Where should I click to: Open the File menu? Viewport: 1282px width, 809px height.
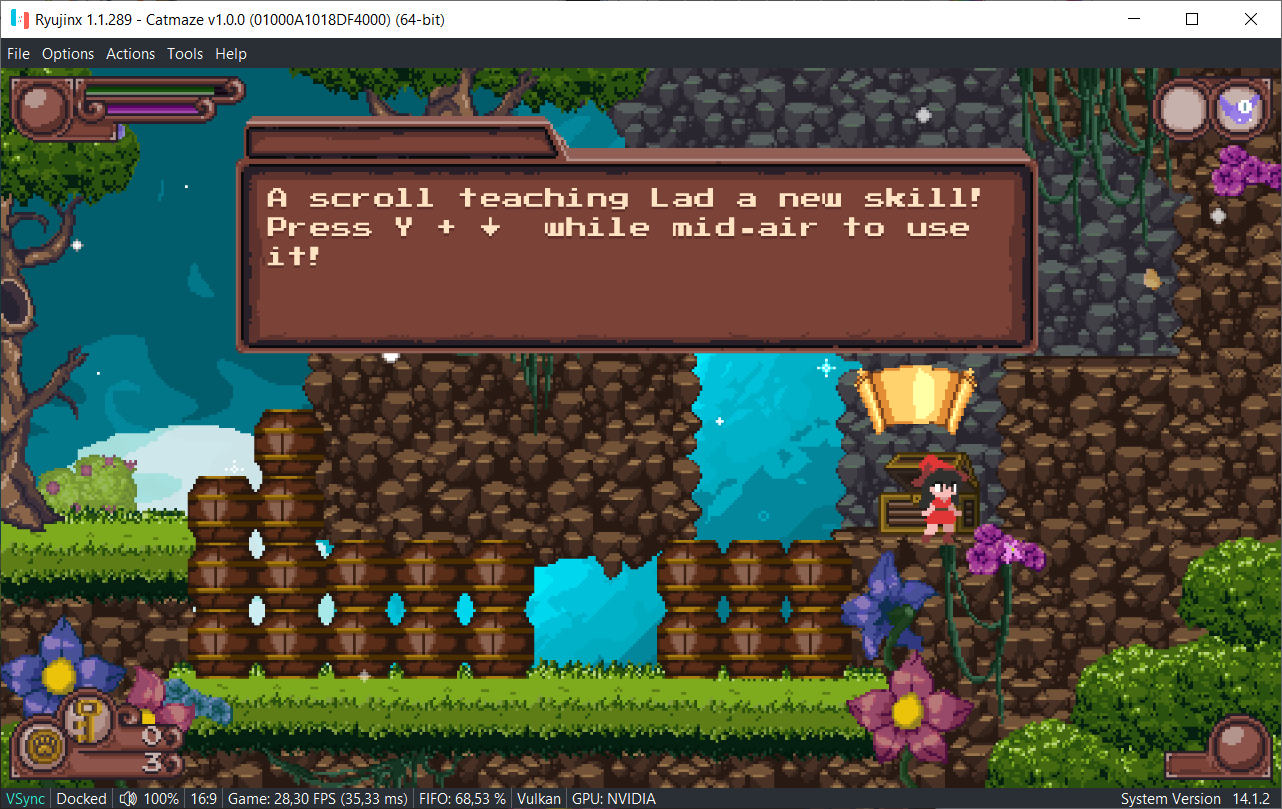[x=18, y=53]
